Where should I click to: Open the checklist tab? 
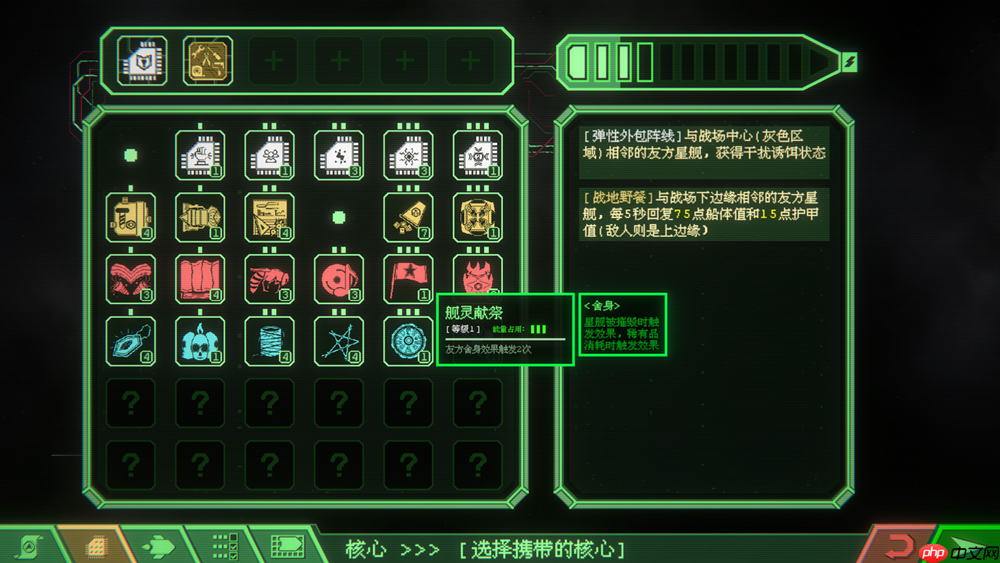[224, 546]
